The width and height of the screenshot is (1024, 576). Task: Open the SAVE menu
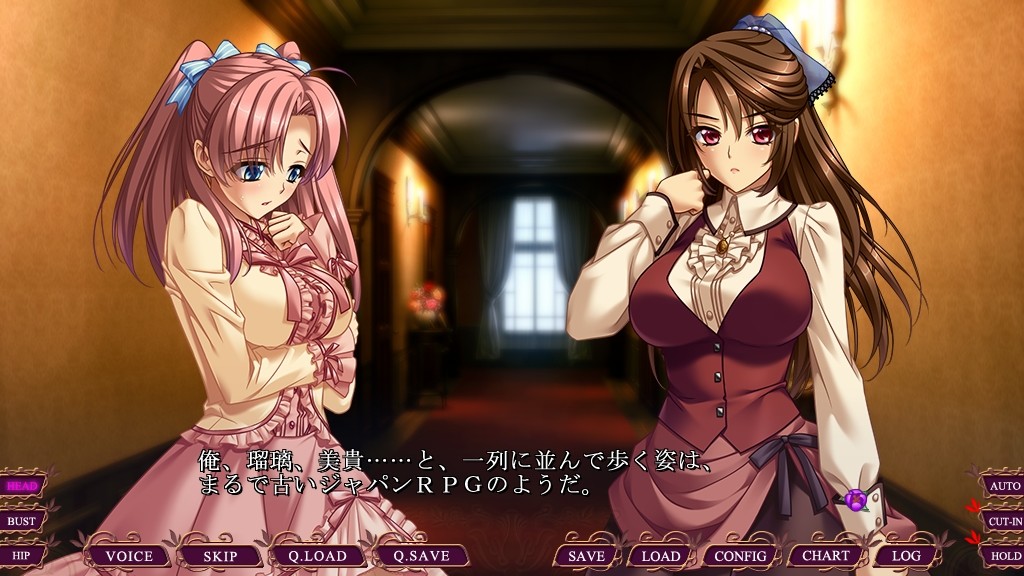click(586, 556)
